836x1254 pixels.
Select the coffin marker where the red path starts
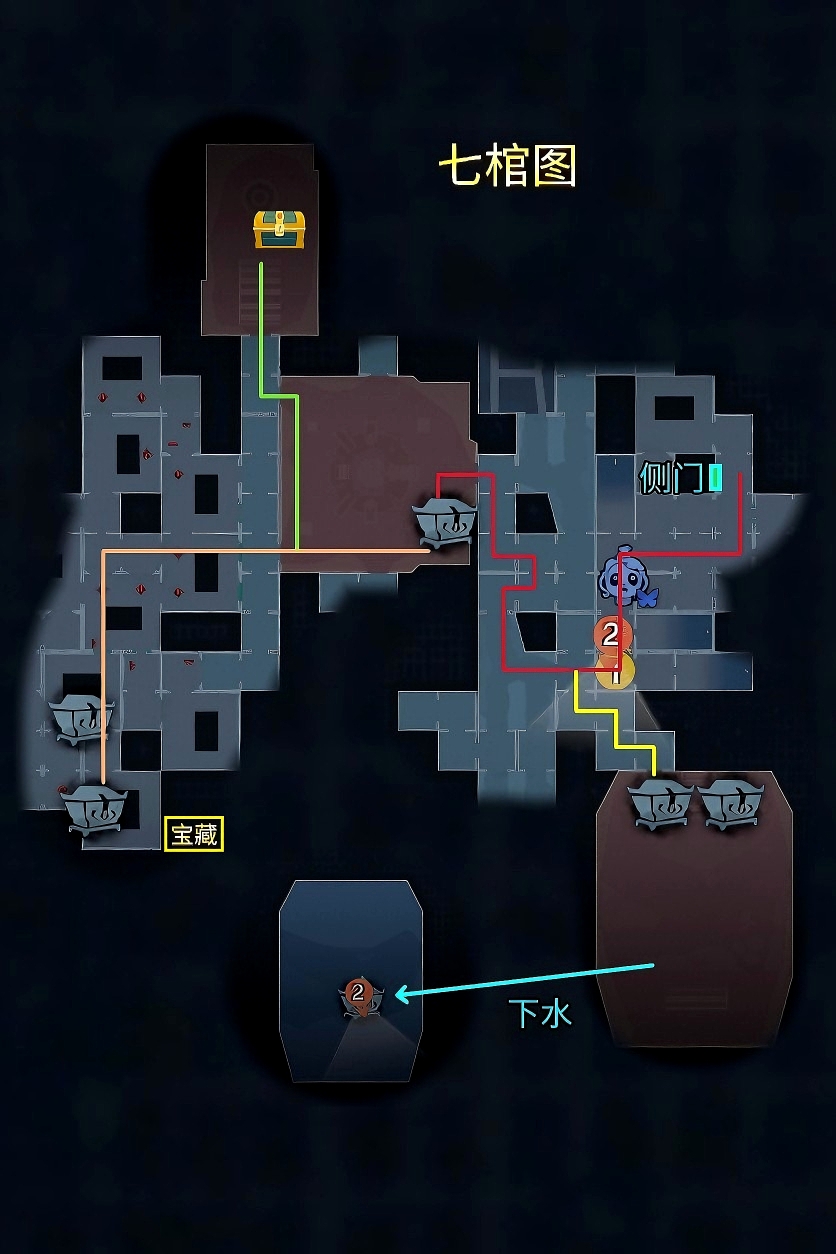pyautogui.click(x=444, y=521)
